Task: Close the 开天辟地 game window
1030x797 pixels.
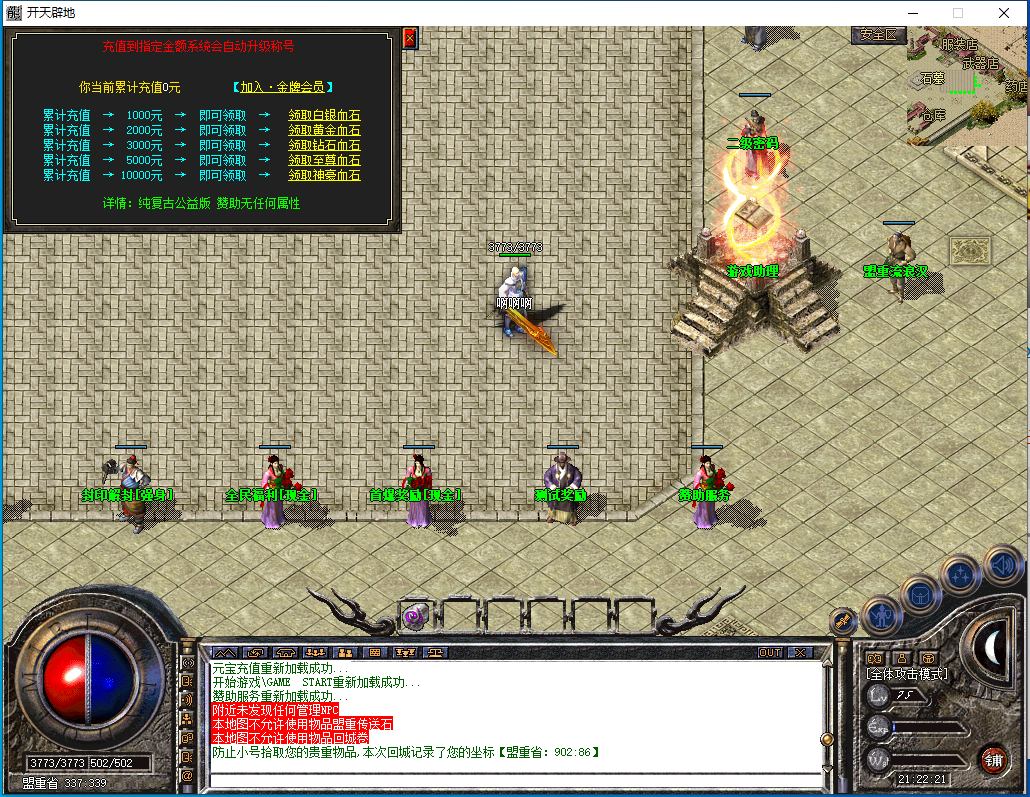Action: [1003, 13]
